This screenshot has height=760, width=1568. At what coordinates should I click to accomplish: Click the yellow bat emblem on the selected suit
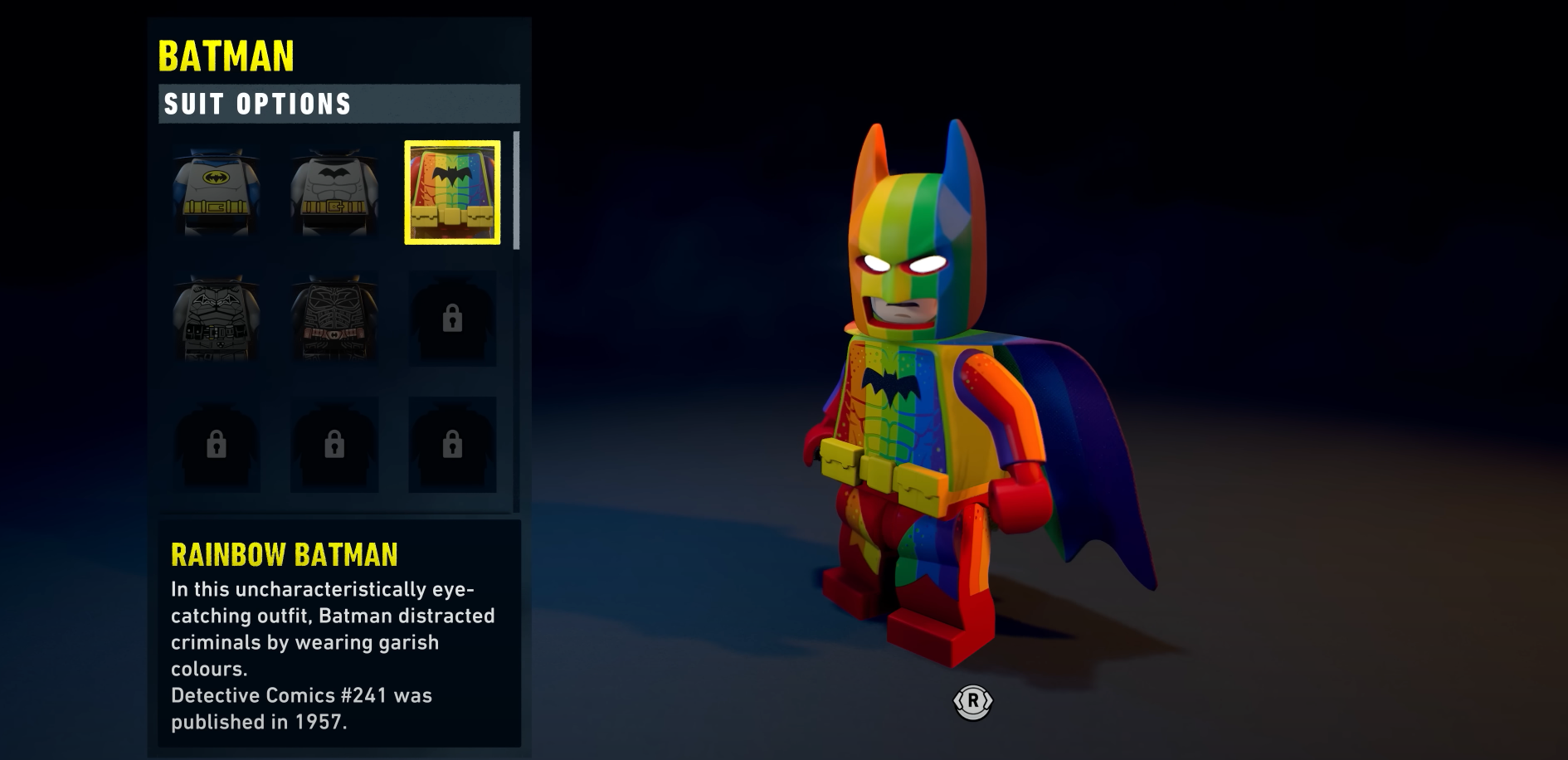[x=216, y=178]
